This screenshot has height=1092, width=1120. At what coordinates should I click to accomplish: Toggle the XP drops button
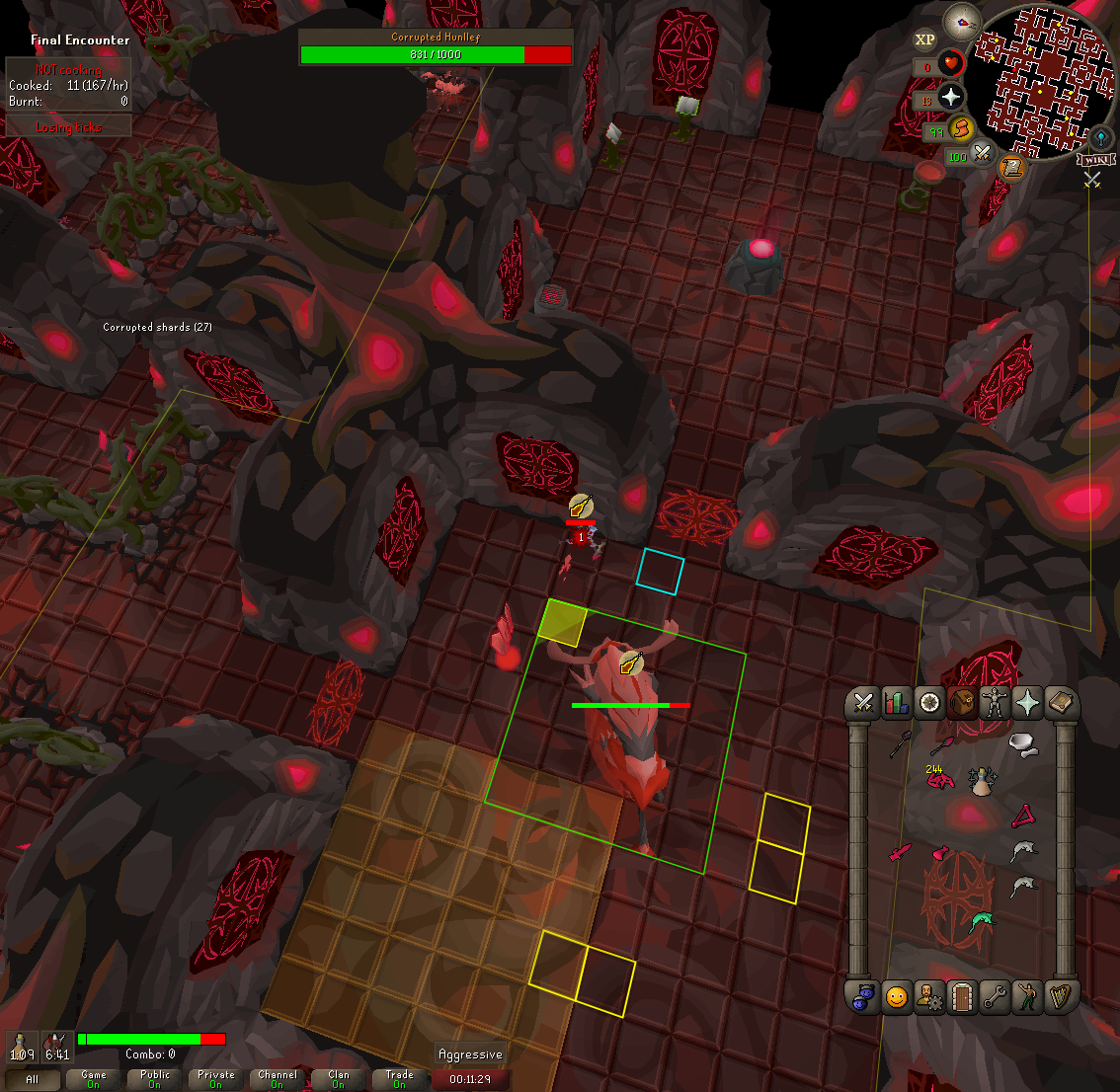tap(924, 39)
